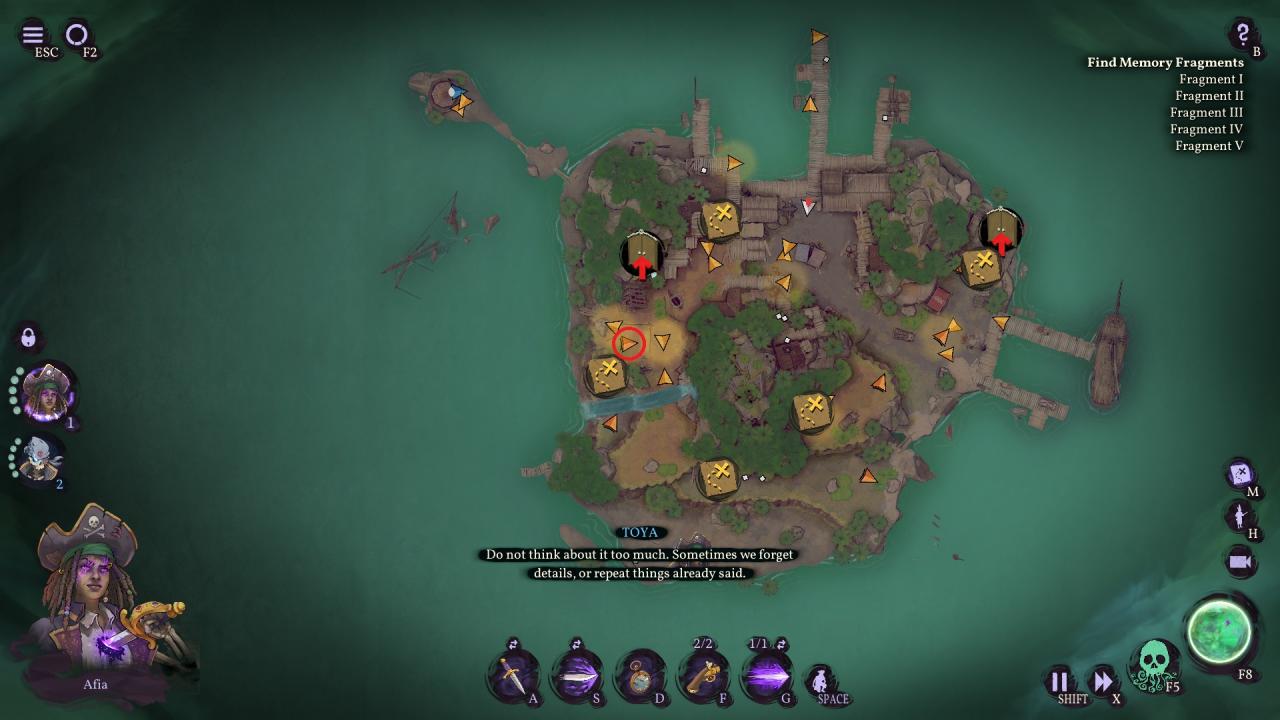Image resolution: width=1280 pixels, height=720 pixels.
Task: Click the glowing green orb button
Action: point(1220,632)
